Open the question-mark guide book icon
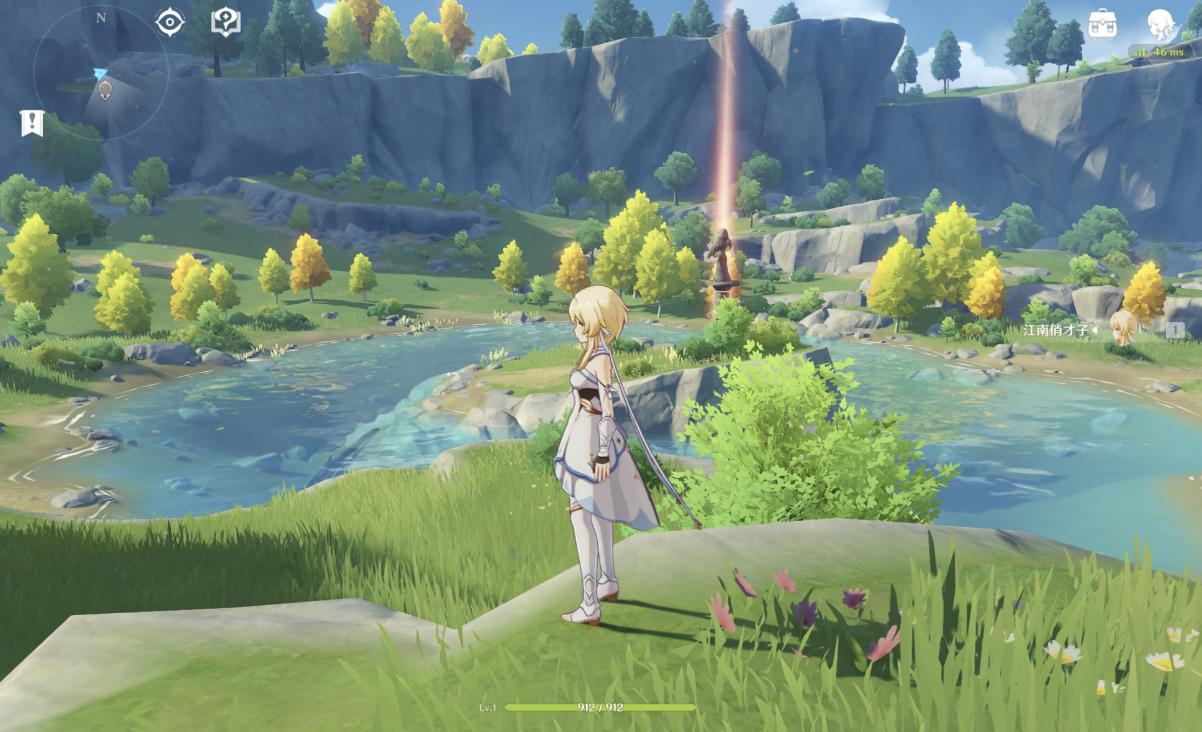The width and height of the screenshot is (1202, 732). (226, 22)
